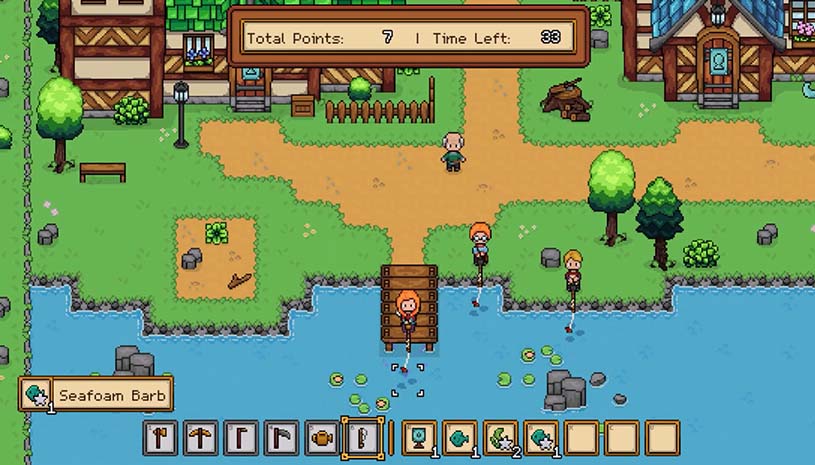Screen dimensions: 815x465
Task: Equip the pickaxe from the hotbar
Action: point(201,438)
